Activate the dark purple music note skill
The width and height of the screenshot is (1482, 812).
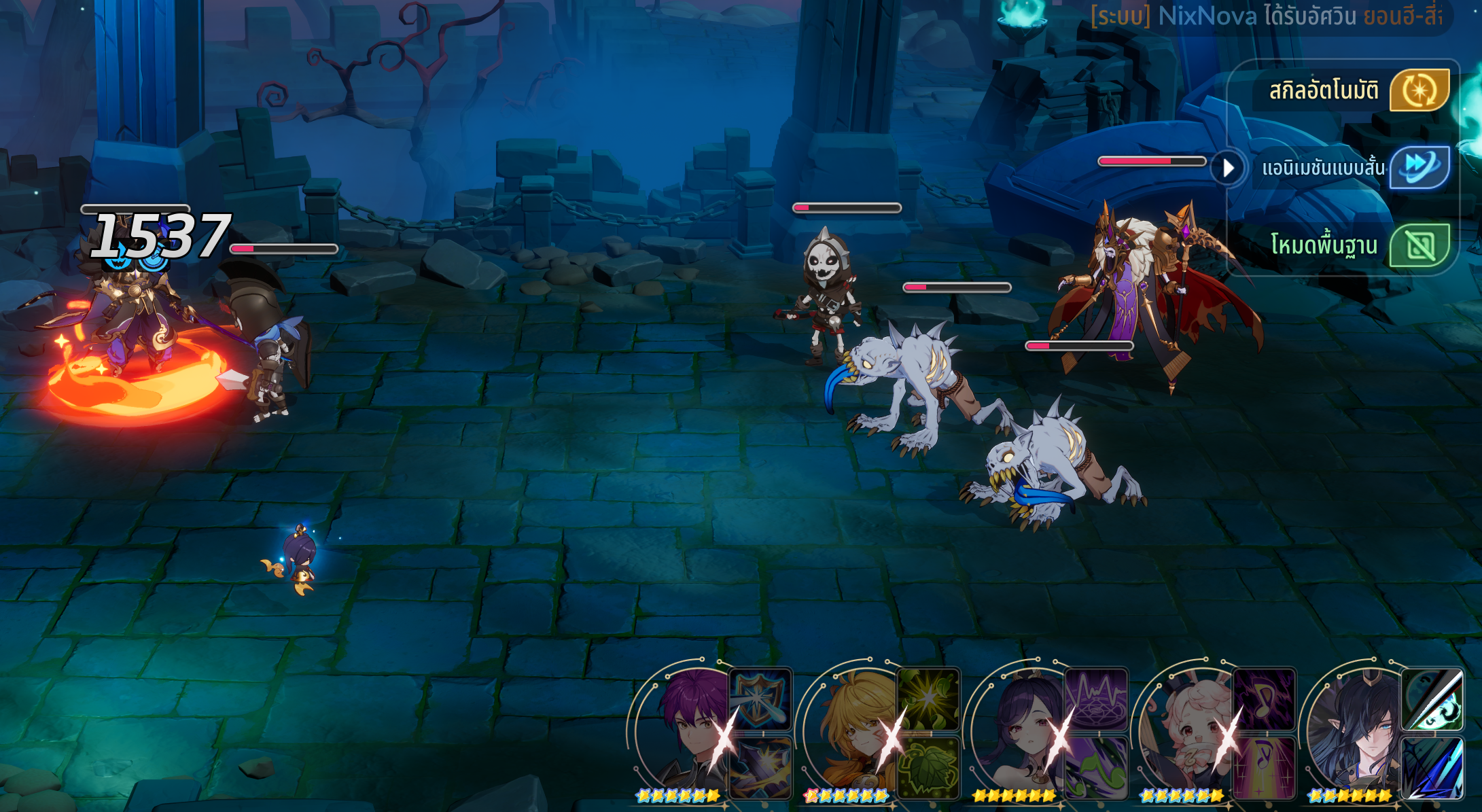pyautogui.click(x=1264, y=699)
